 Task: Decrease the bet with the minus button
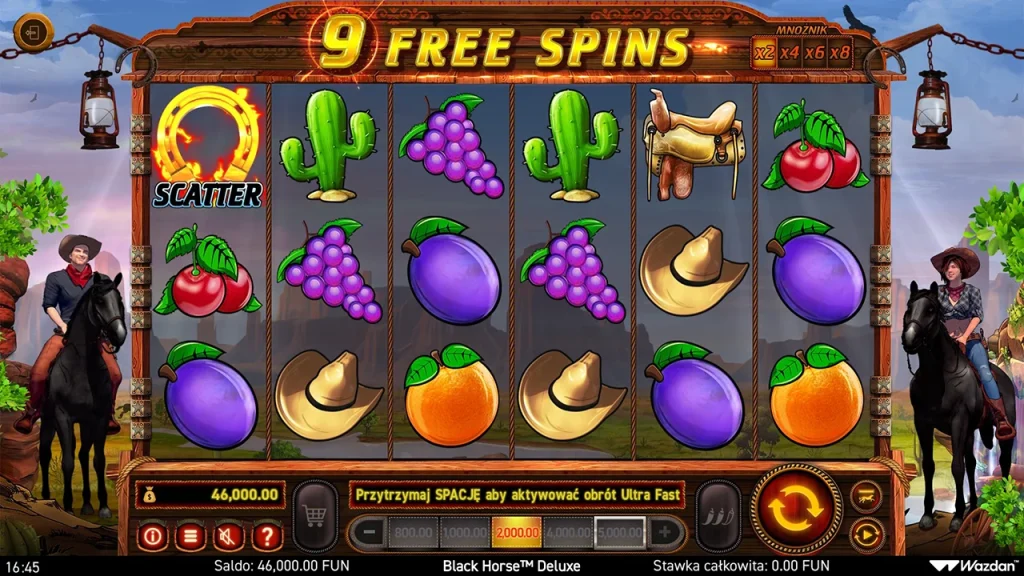coord(369,533)
